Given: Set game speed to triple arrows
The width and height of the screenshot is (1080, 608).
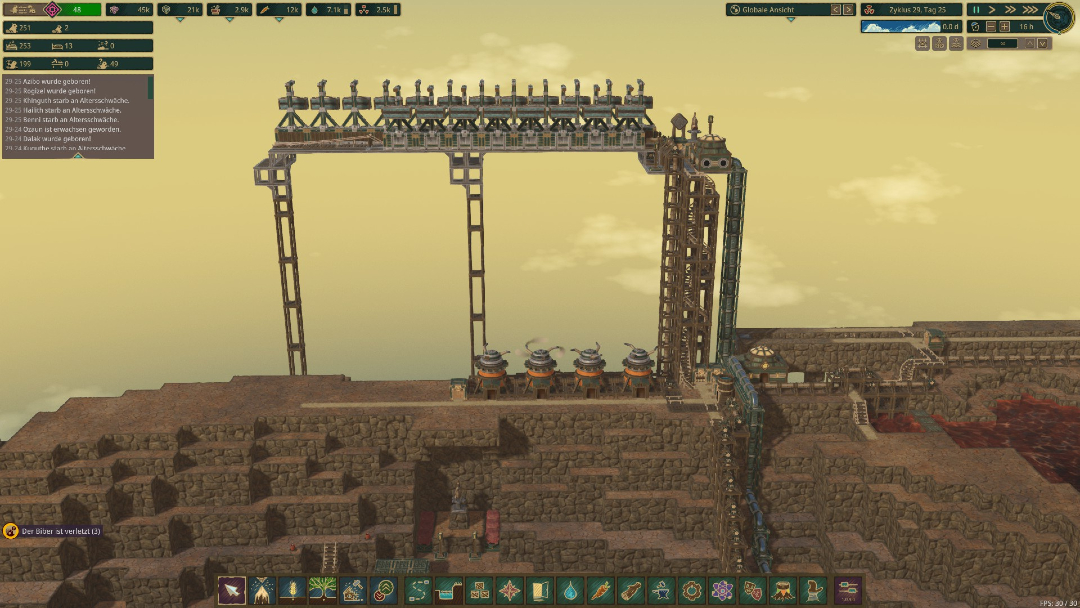Looking at the screenshot, I should [1028, 9].
